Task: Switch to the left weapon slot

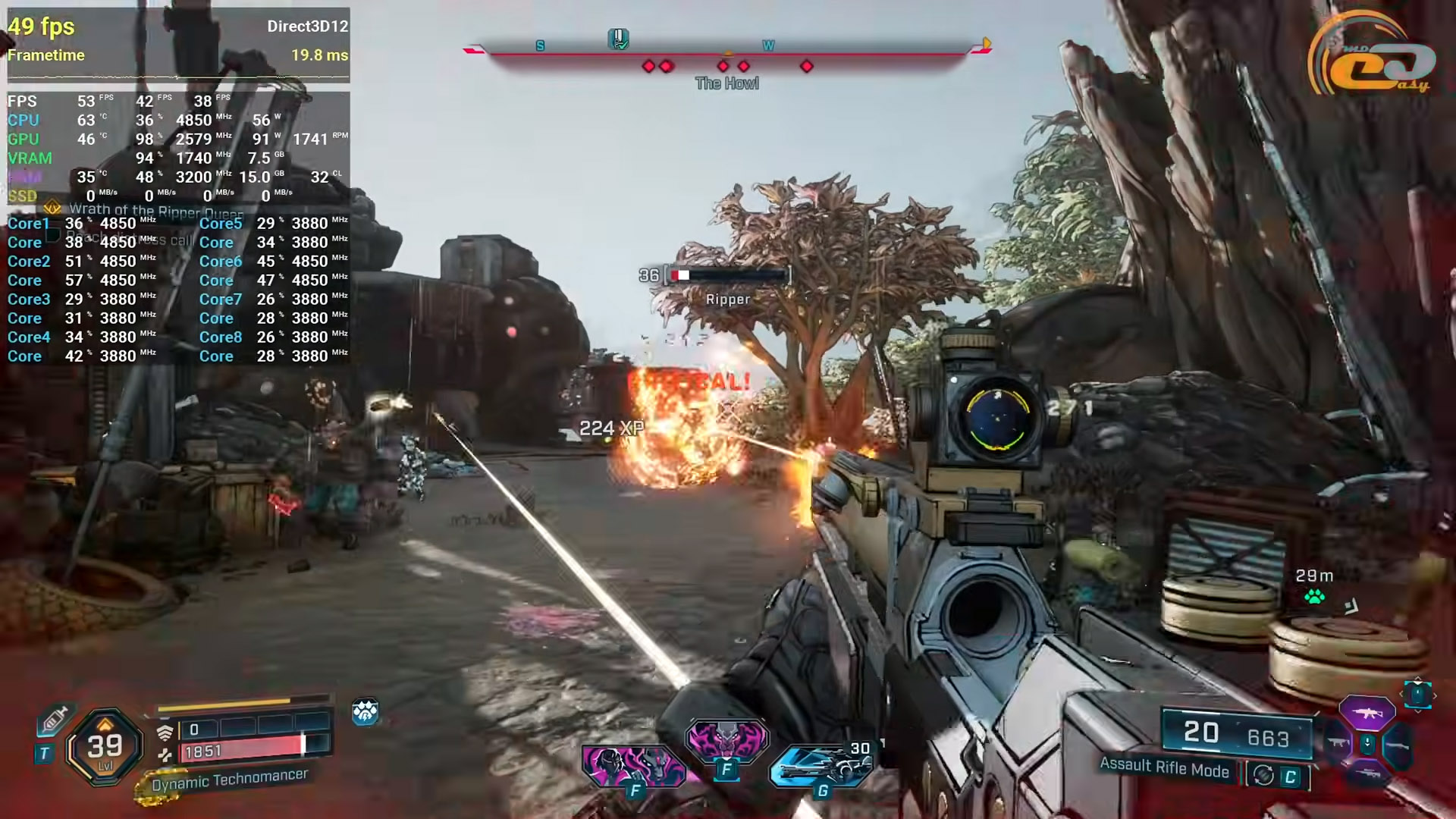Action: [1337, 743]
